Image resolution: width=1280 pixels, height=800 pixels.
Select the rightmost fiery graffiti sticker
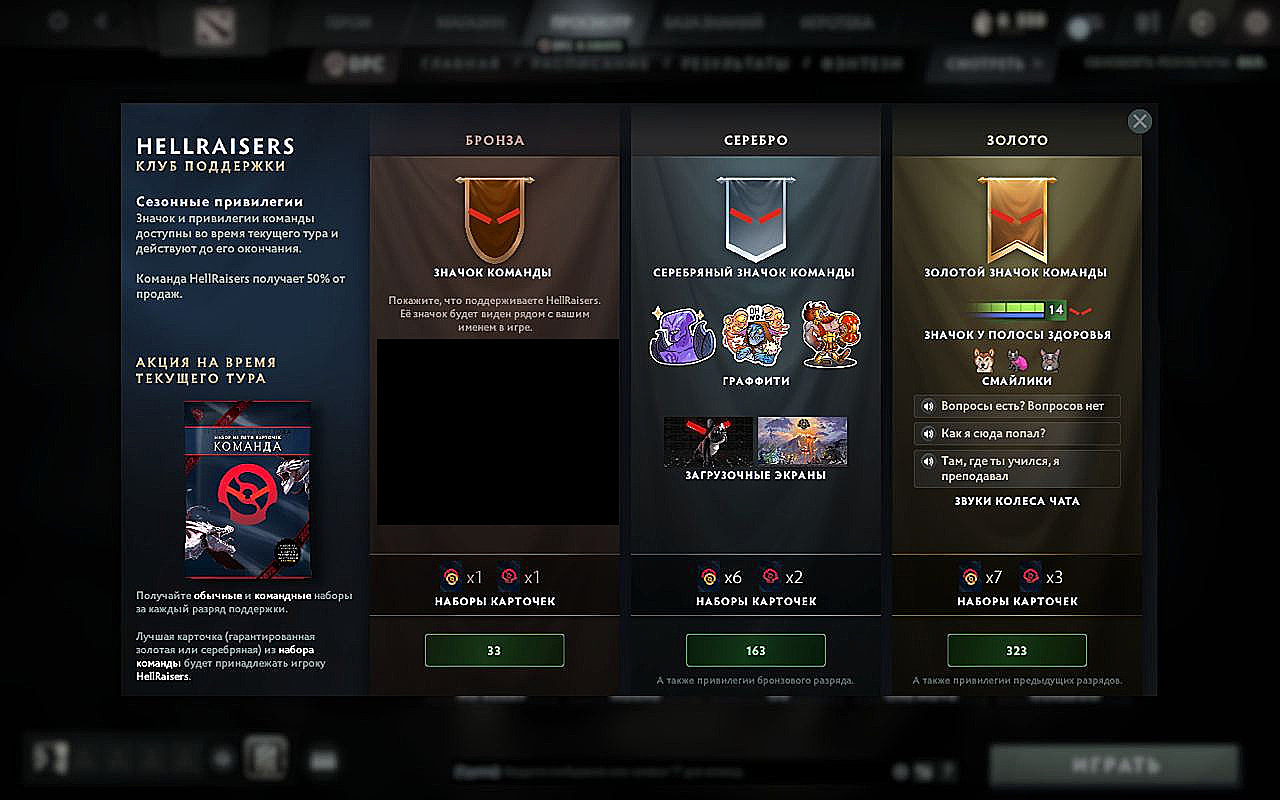[827, 330]
